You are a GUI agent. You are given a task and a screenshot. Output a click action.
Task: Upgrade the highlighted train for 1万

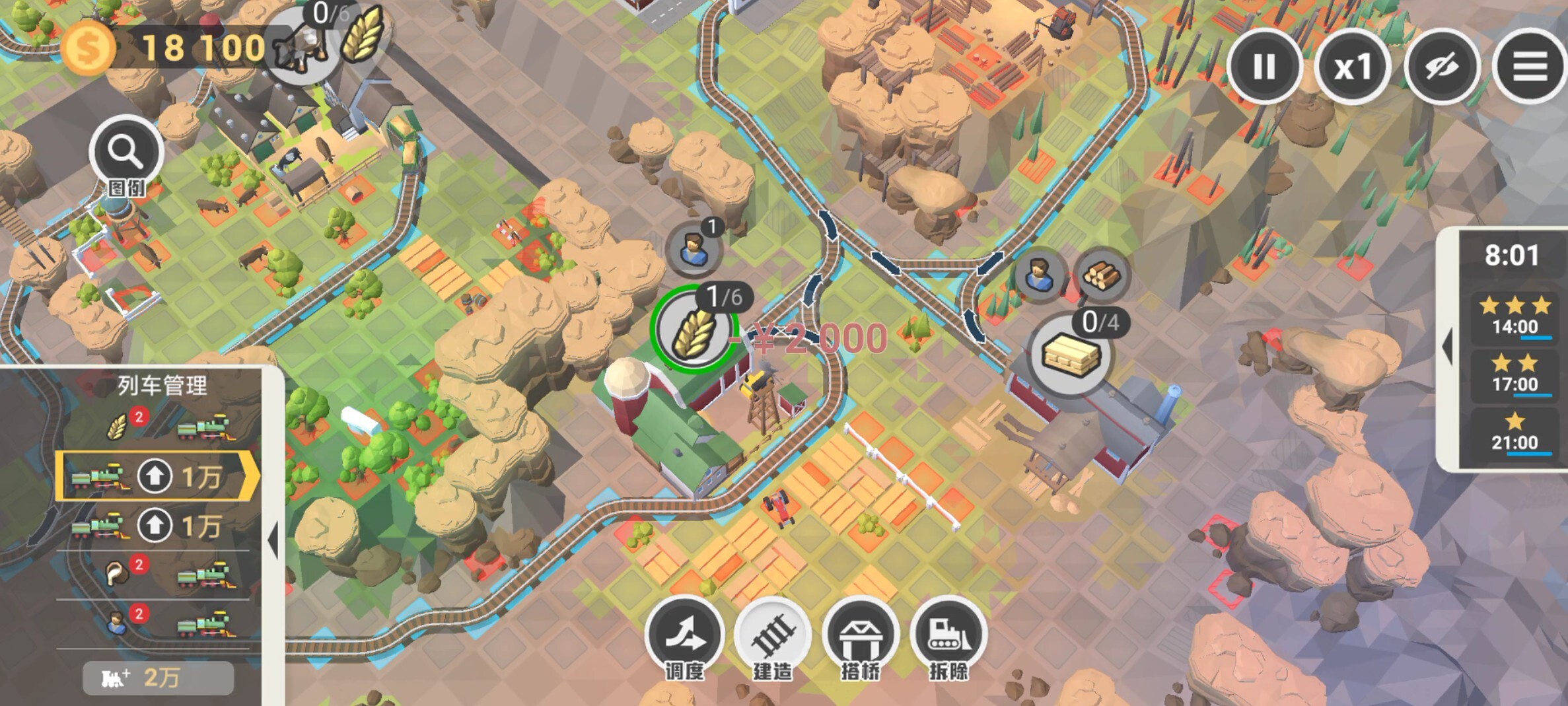click(155, 476)
